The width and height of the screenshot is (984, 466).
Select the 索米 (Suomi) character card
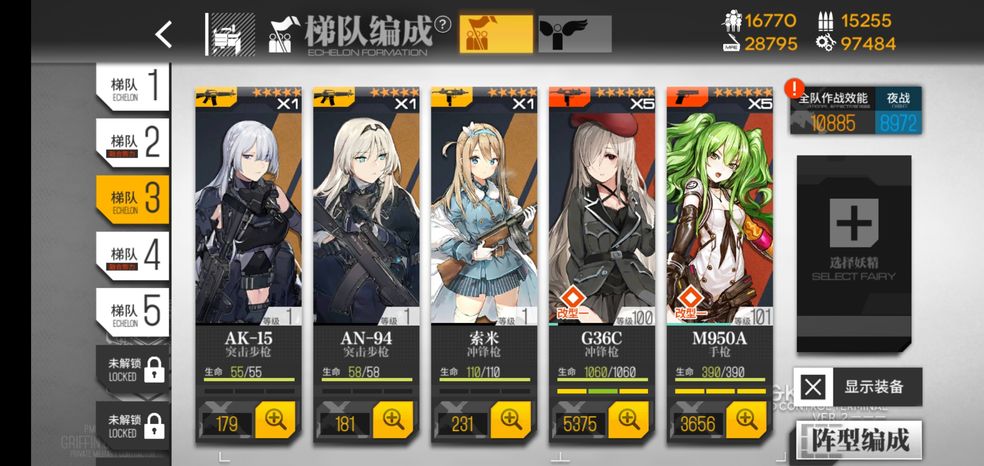point(487,220)
